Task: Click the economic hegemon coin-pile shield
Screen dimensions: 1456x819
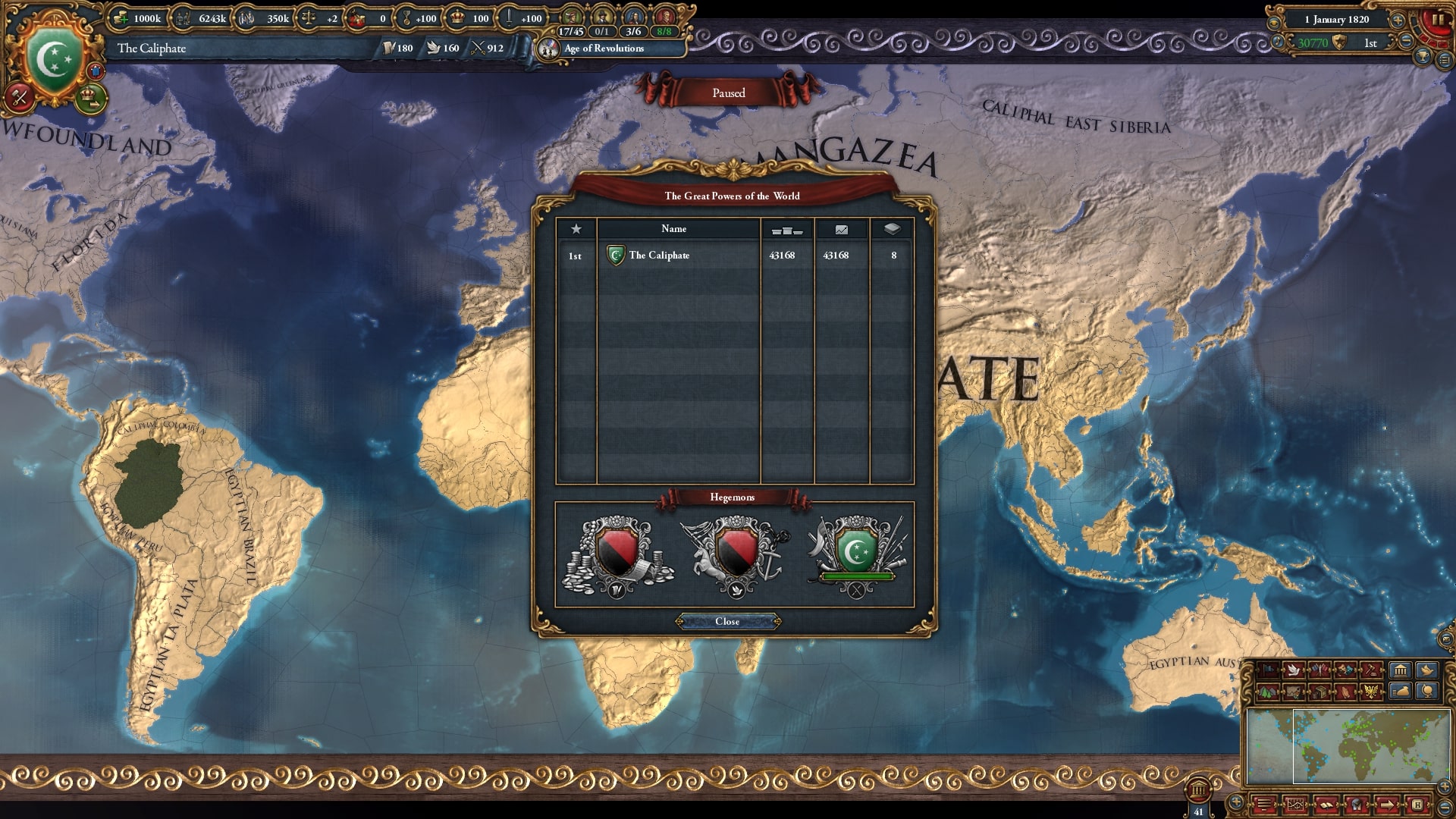Action: [x=617, y=553]
